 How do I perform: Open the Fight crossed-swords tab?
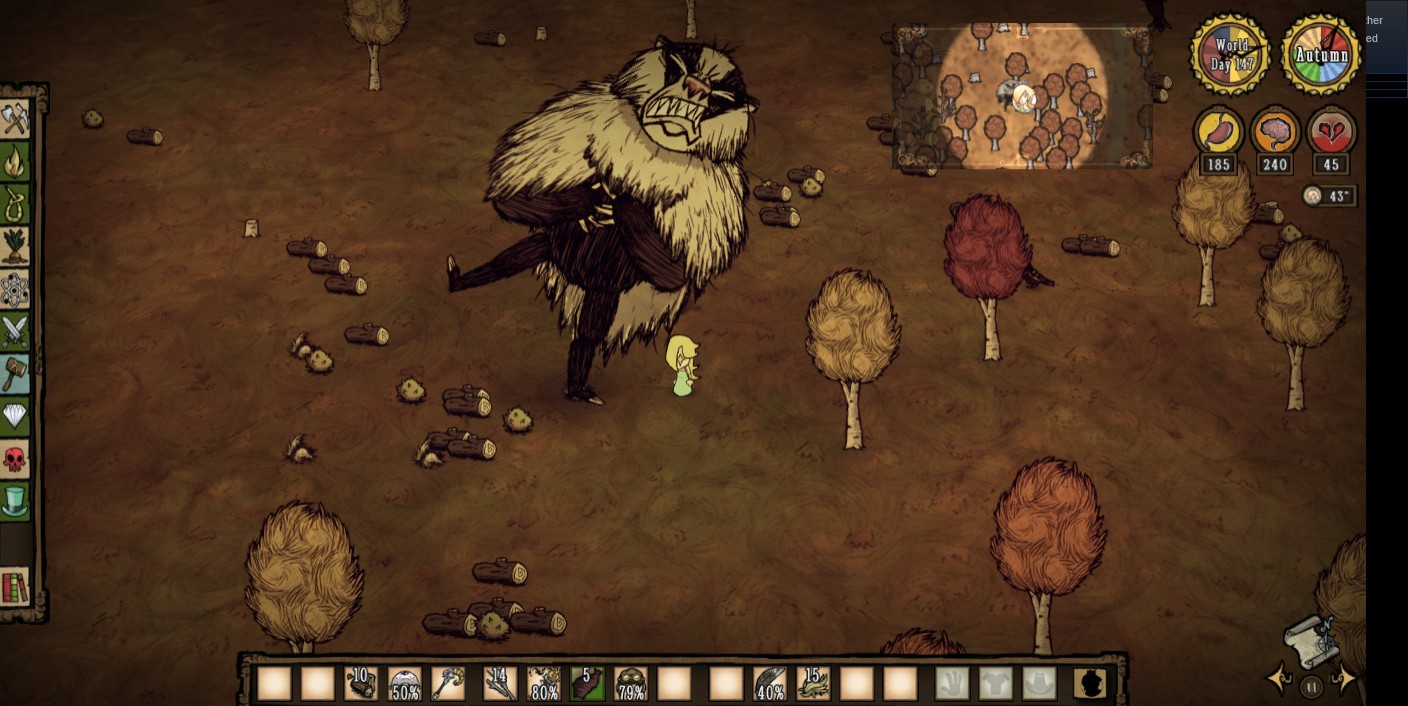pyautogui.click(x=15, y=331)
